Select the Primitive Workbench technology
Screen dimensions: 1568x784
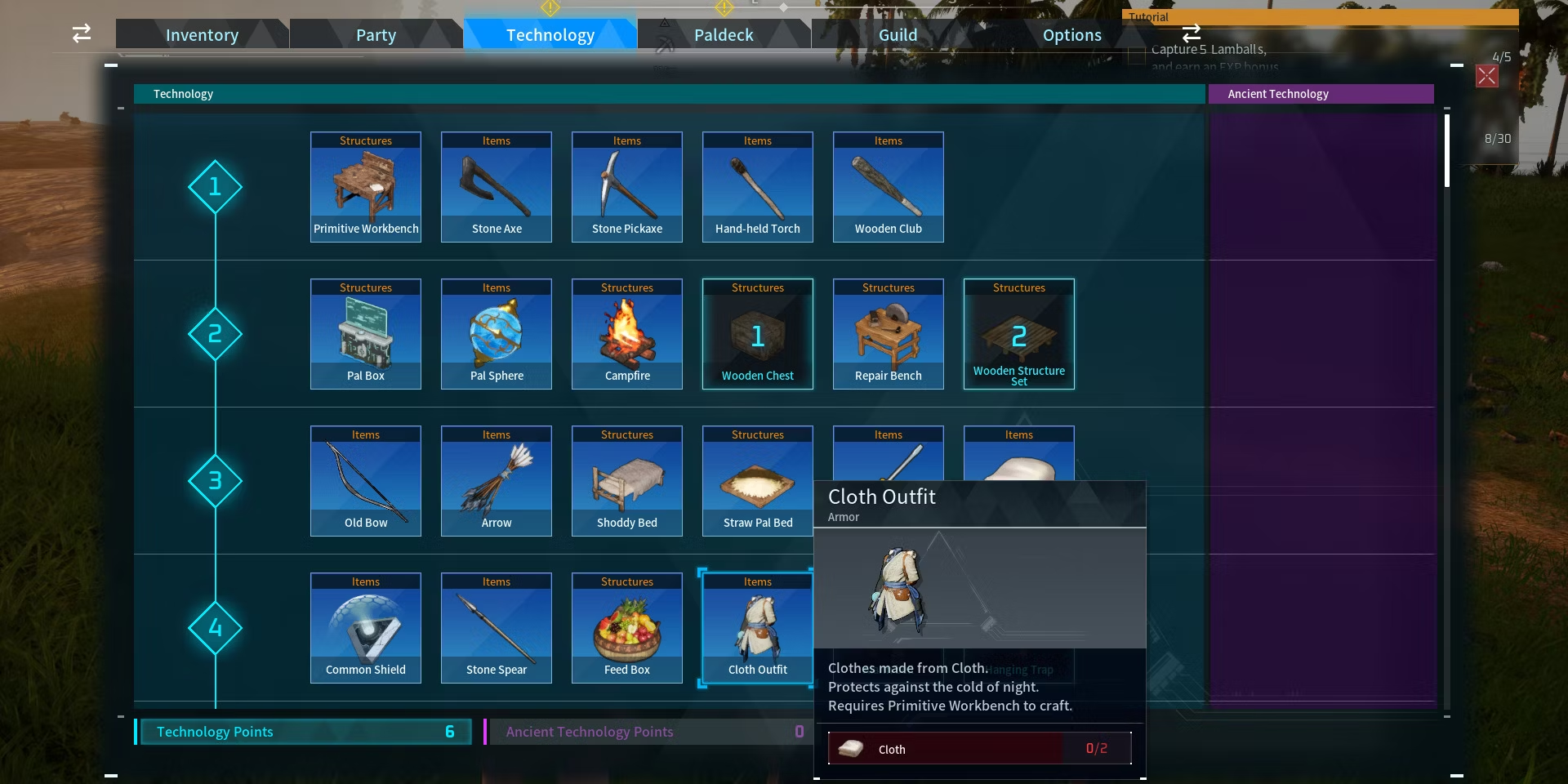(366, 187)
